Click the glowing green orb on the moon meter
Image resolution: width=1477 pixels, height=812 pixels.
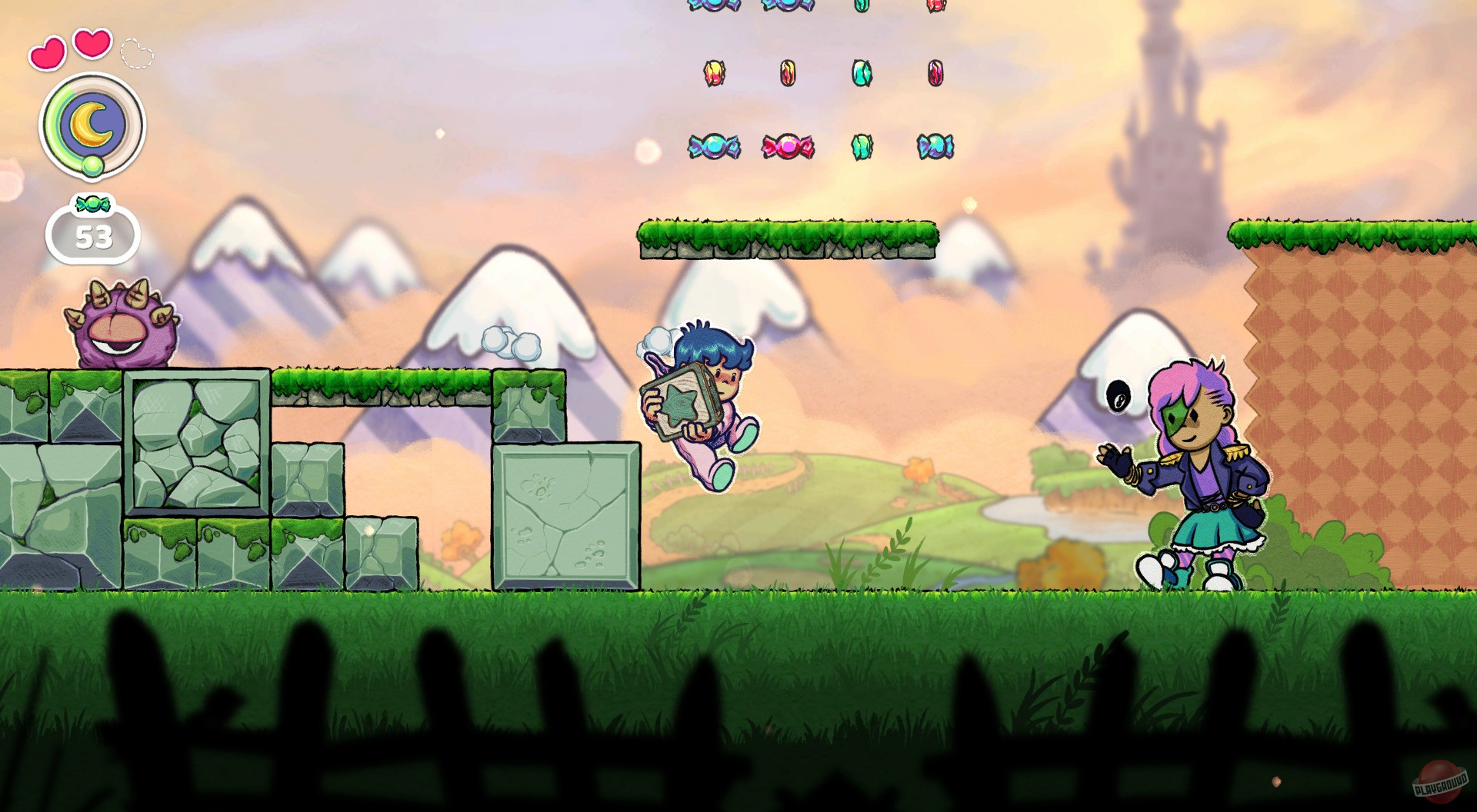[92, 163]
